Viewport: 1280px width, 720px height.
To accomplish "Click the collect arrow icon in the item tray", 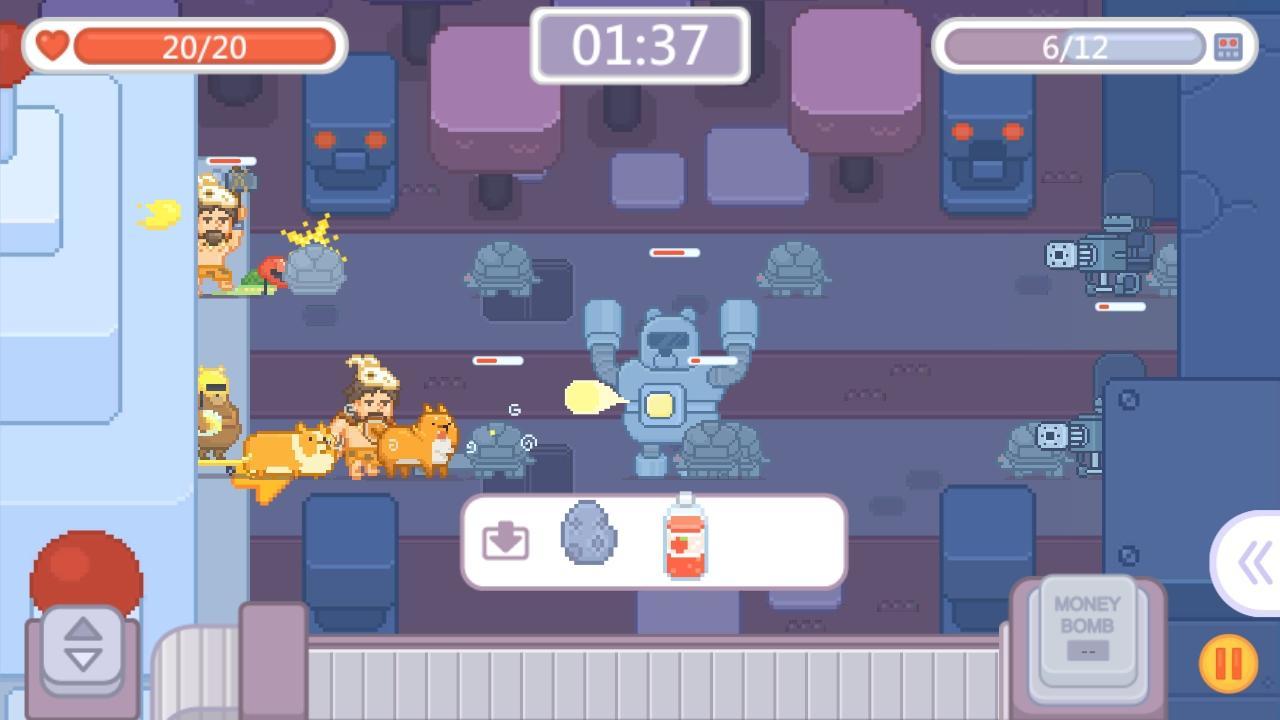I will 504,540.
